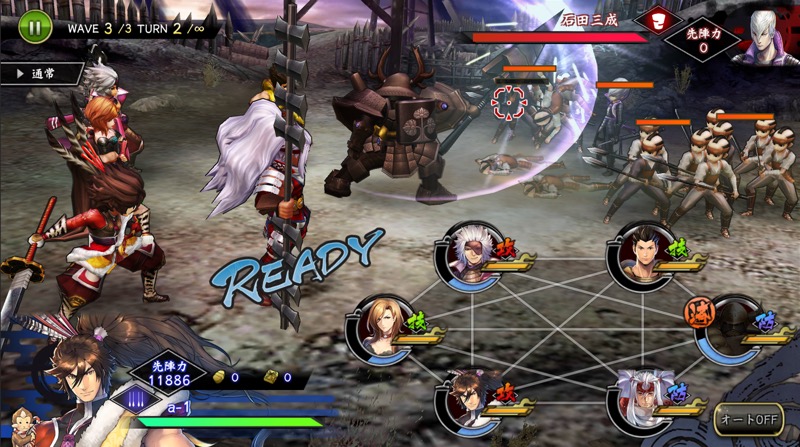Pause the battle with the green button
The width and height of the screenshot is (800, 447).
(x=34, y=27)
